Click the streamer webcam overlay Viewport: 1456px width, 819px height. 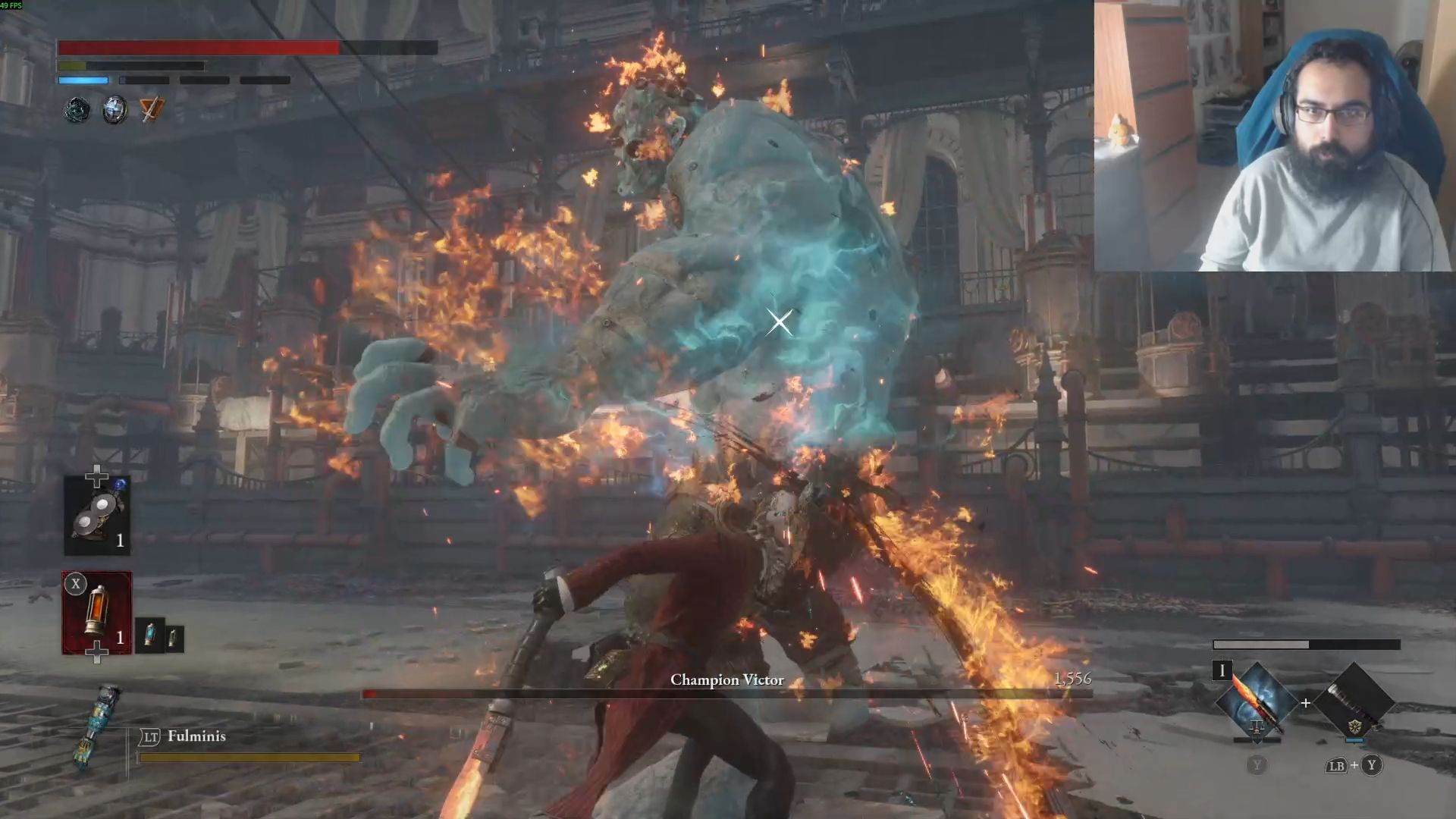pyautogui.click(x=1274, y=136)
